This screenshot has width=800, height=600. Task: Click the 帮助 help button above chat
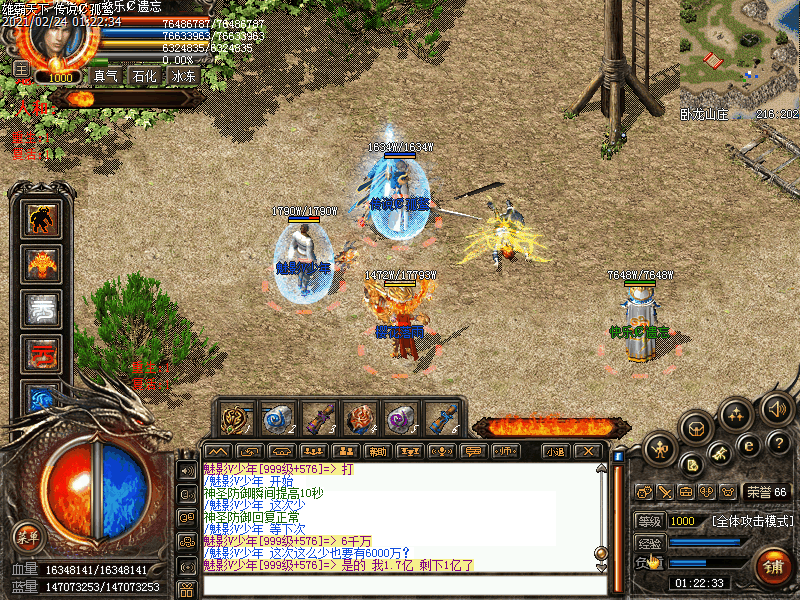click(376, 451)
